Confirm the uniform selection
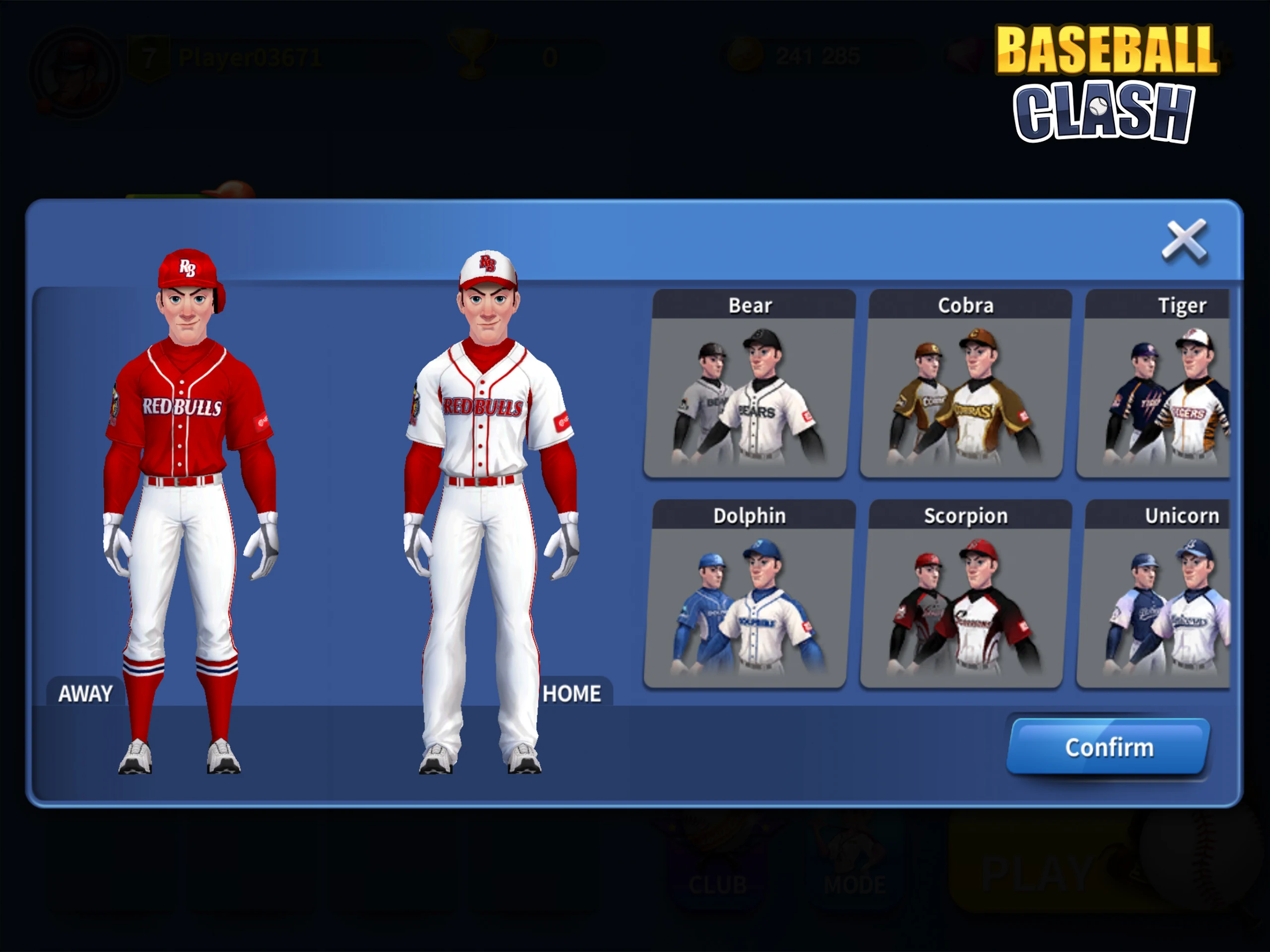This screenshot has width=1270, height=952. [x=1109, y=747]
